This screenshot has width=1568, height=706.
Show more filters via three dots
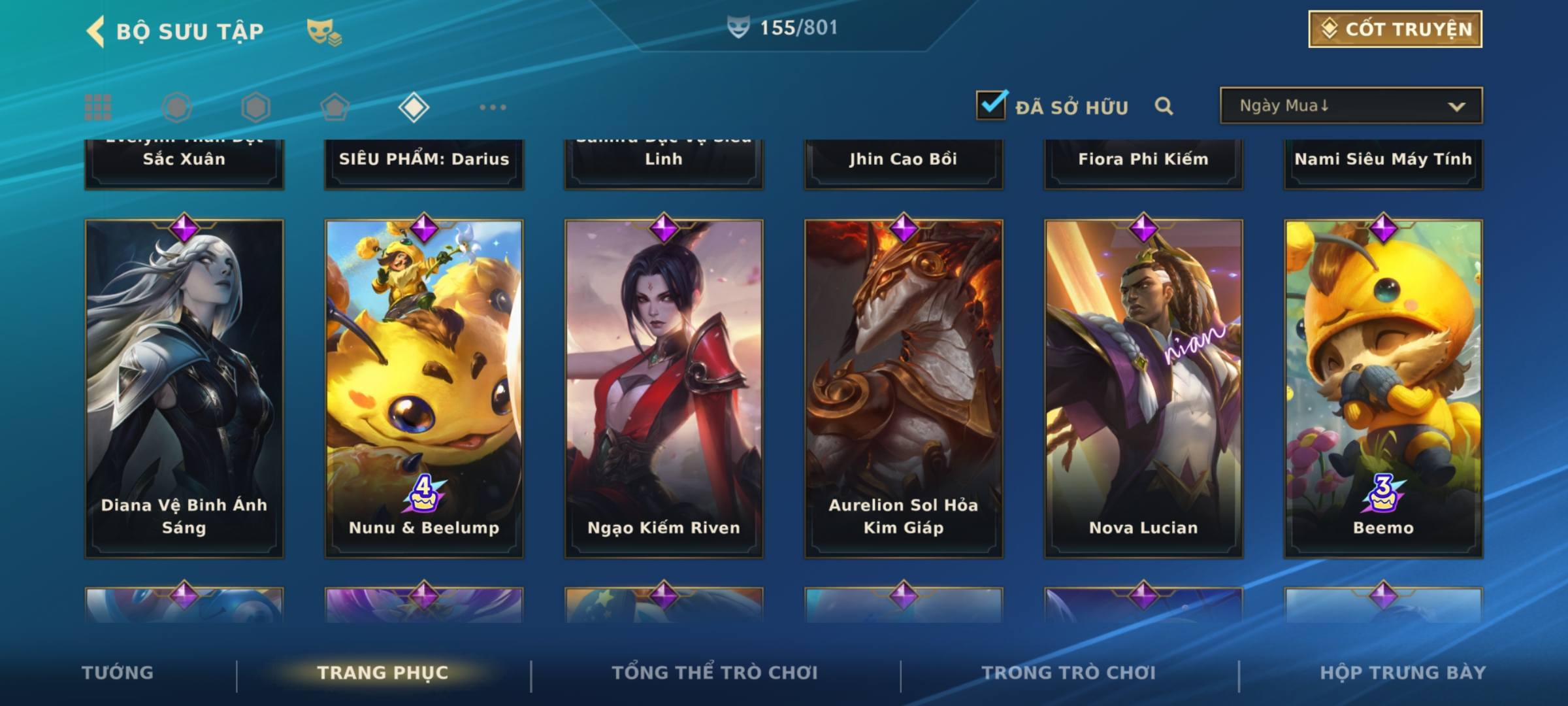click(x=493, y=107)
